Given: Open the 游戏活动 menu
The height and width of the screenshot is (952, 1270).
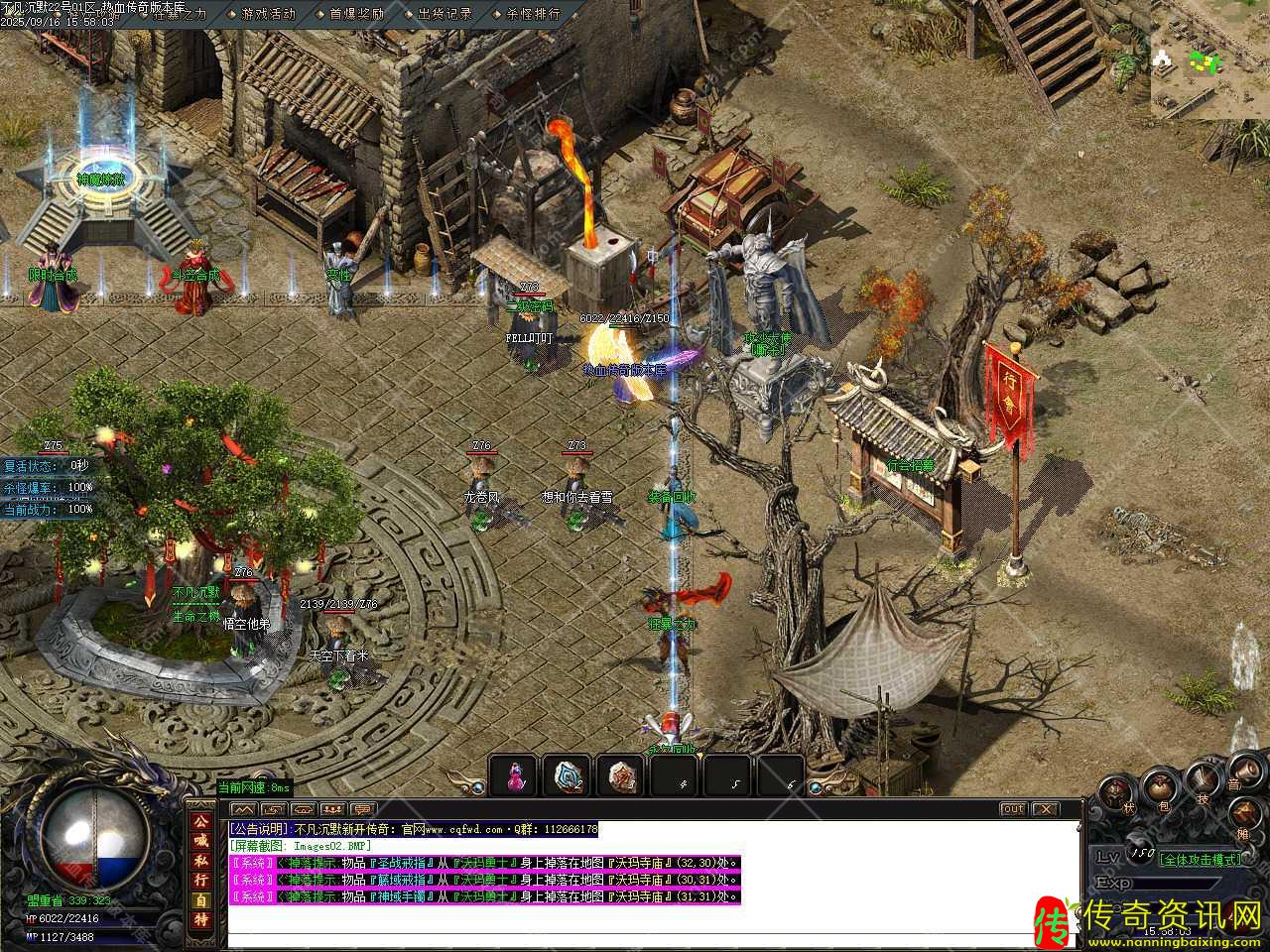Looking at the screenshot, I should tap(269, 14).
